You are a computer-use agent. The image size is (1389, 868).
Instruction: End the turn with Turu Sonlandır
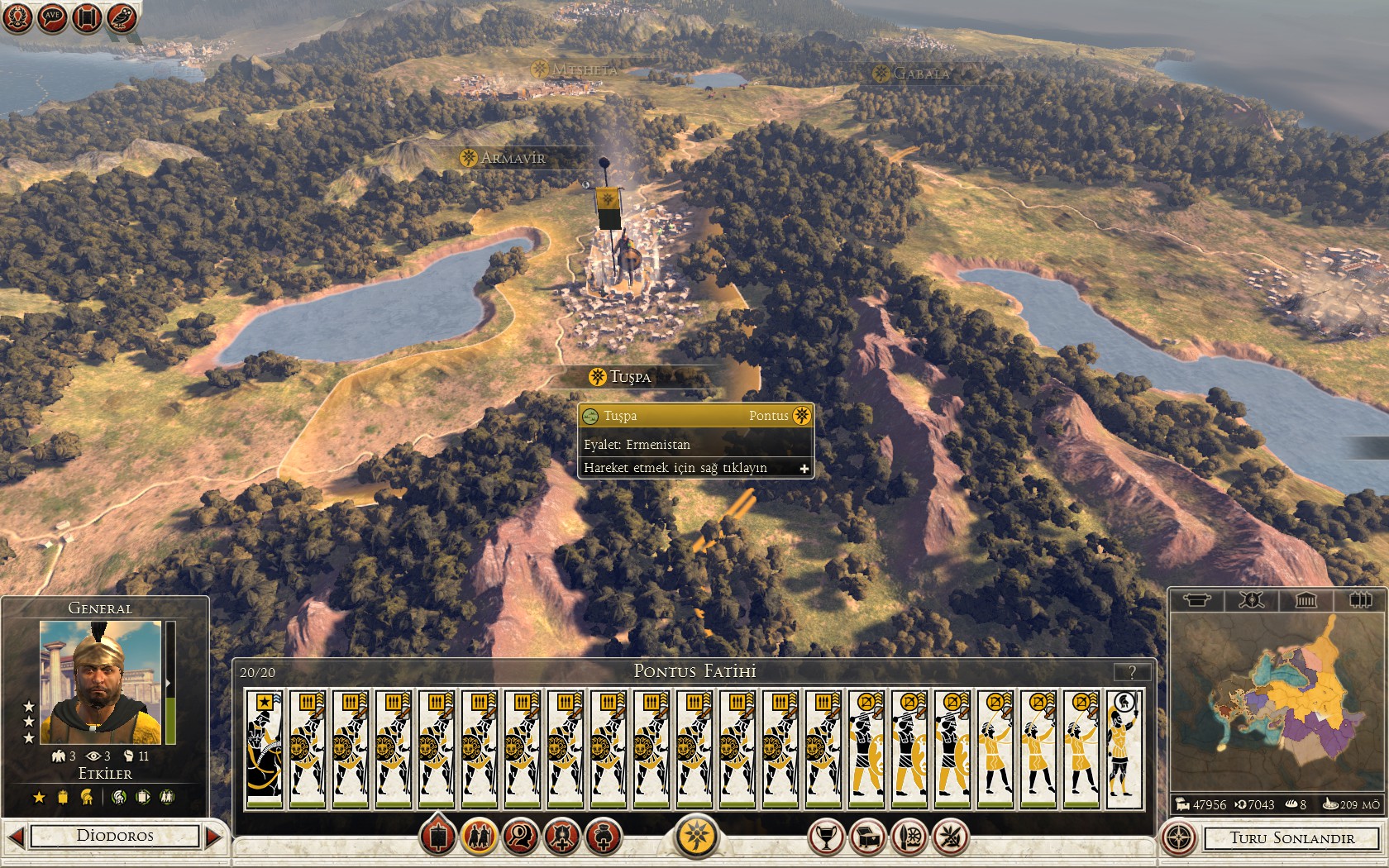(1291, 838)
